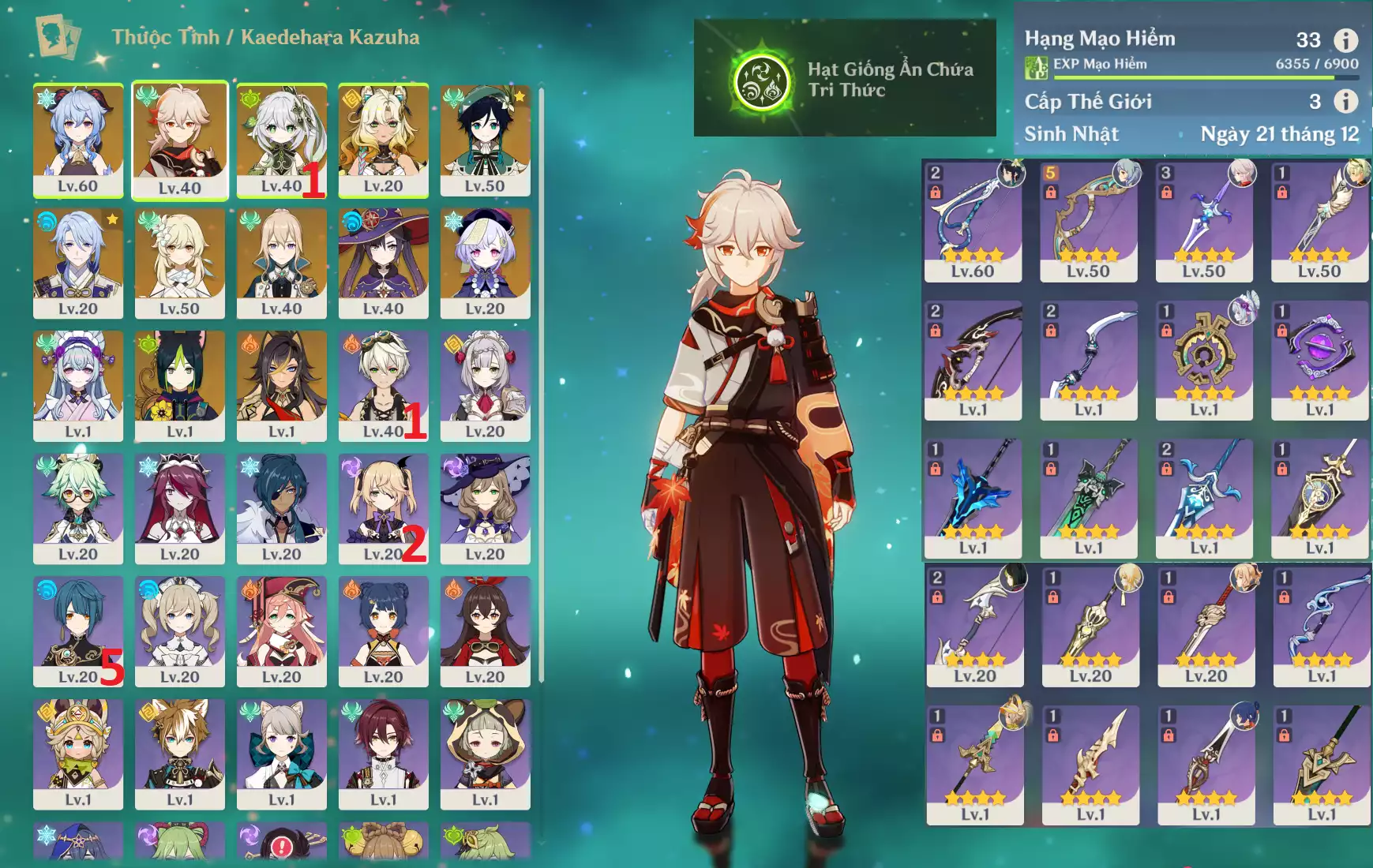Open the World Level info icon
The width and height of the screenshot is (1373, 868).
[1345, 101]
